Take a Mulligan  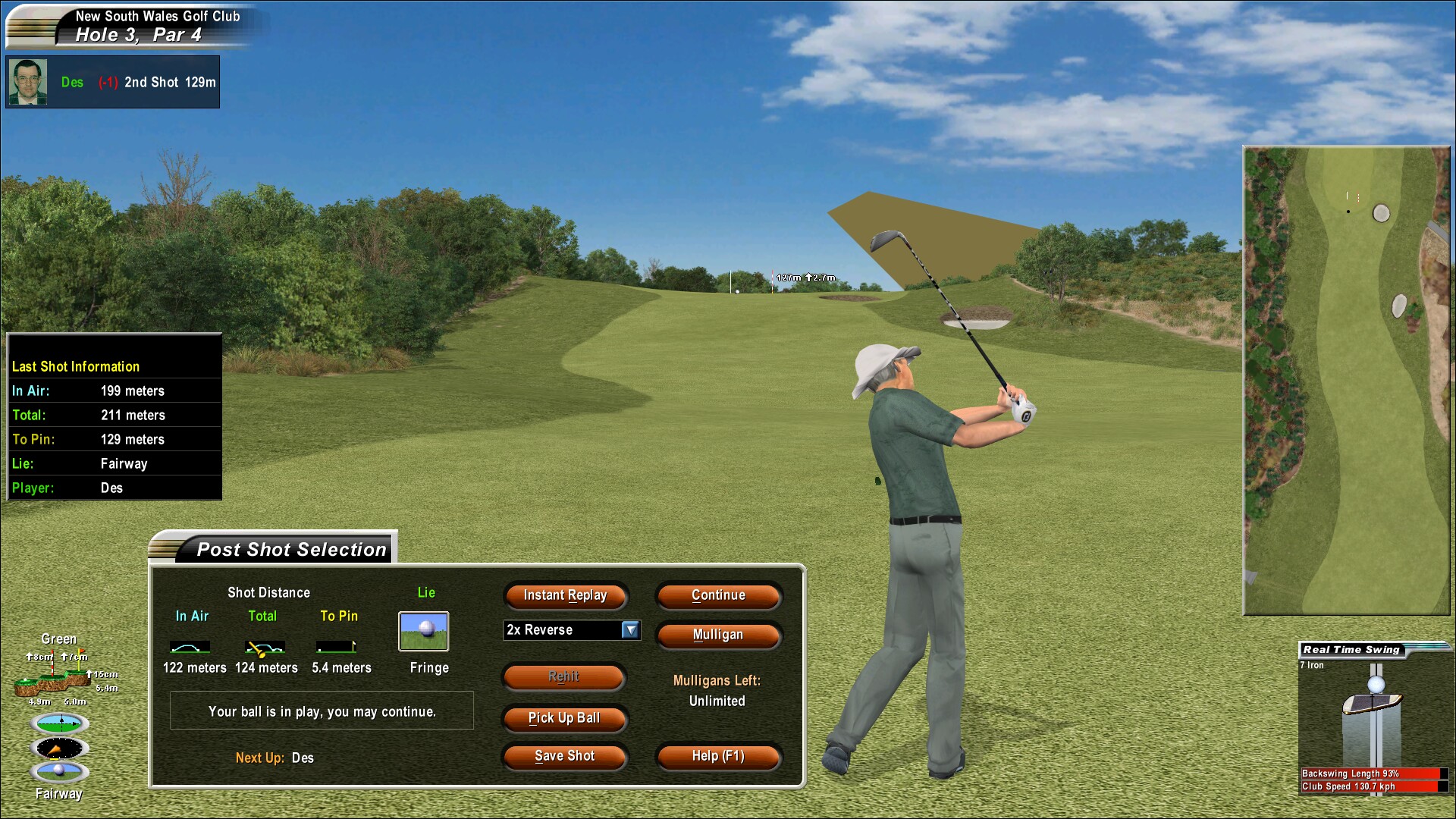(x=718, y=635)
